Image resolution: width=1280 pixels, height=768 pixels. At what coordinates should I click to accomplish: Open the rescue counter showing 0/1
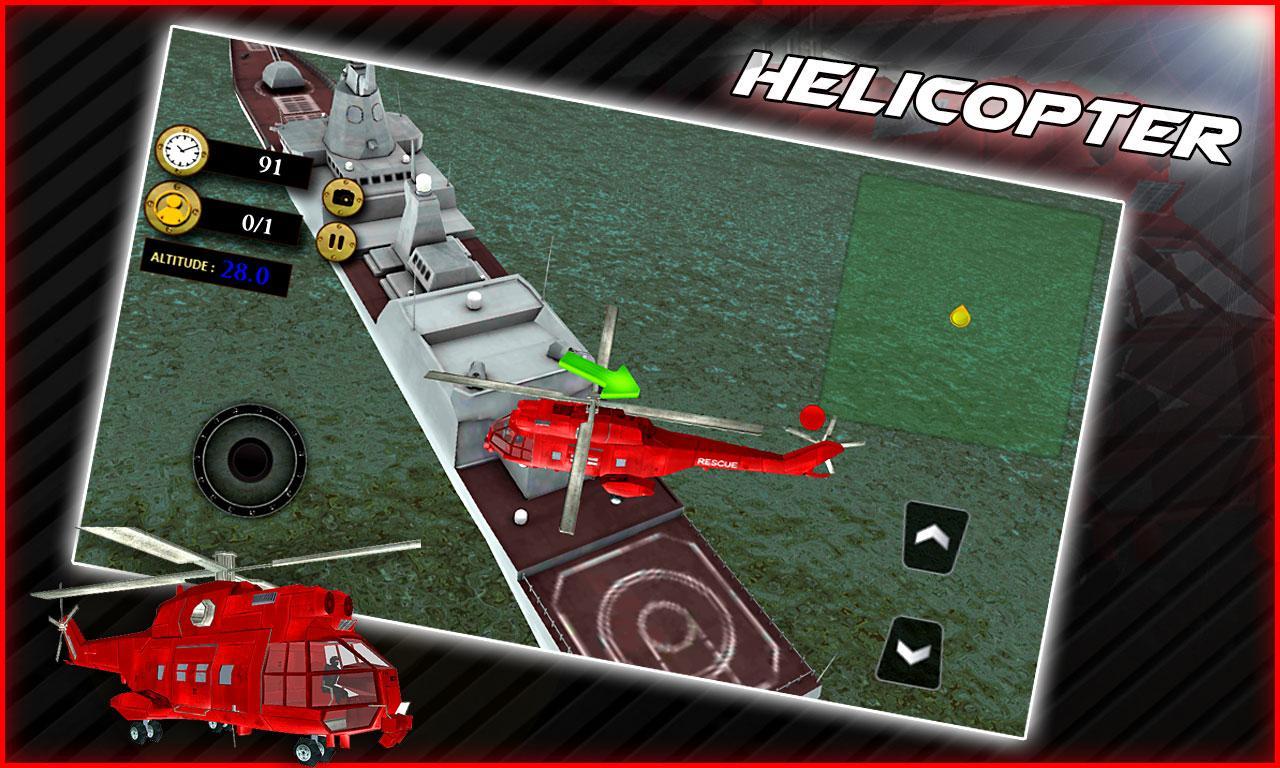[x=256, y=224]
